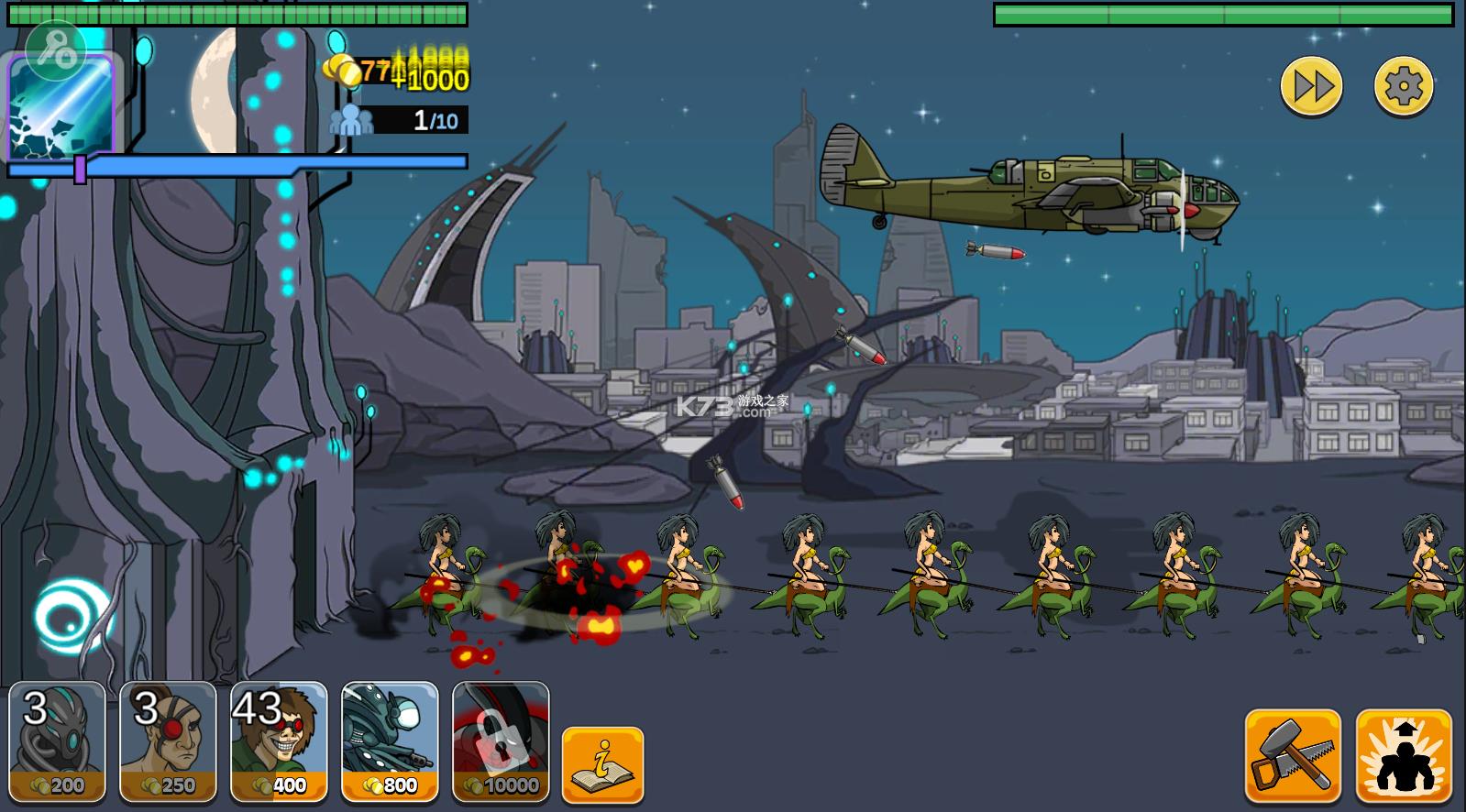1466x812 pixels.
Task: Open the gear settings menu
Action: [1403, 86]
